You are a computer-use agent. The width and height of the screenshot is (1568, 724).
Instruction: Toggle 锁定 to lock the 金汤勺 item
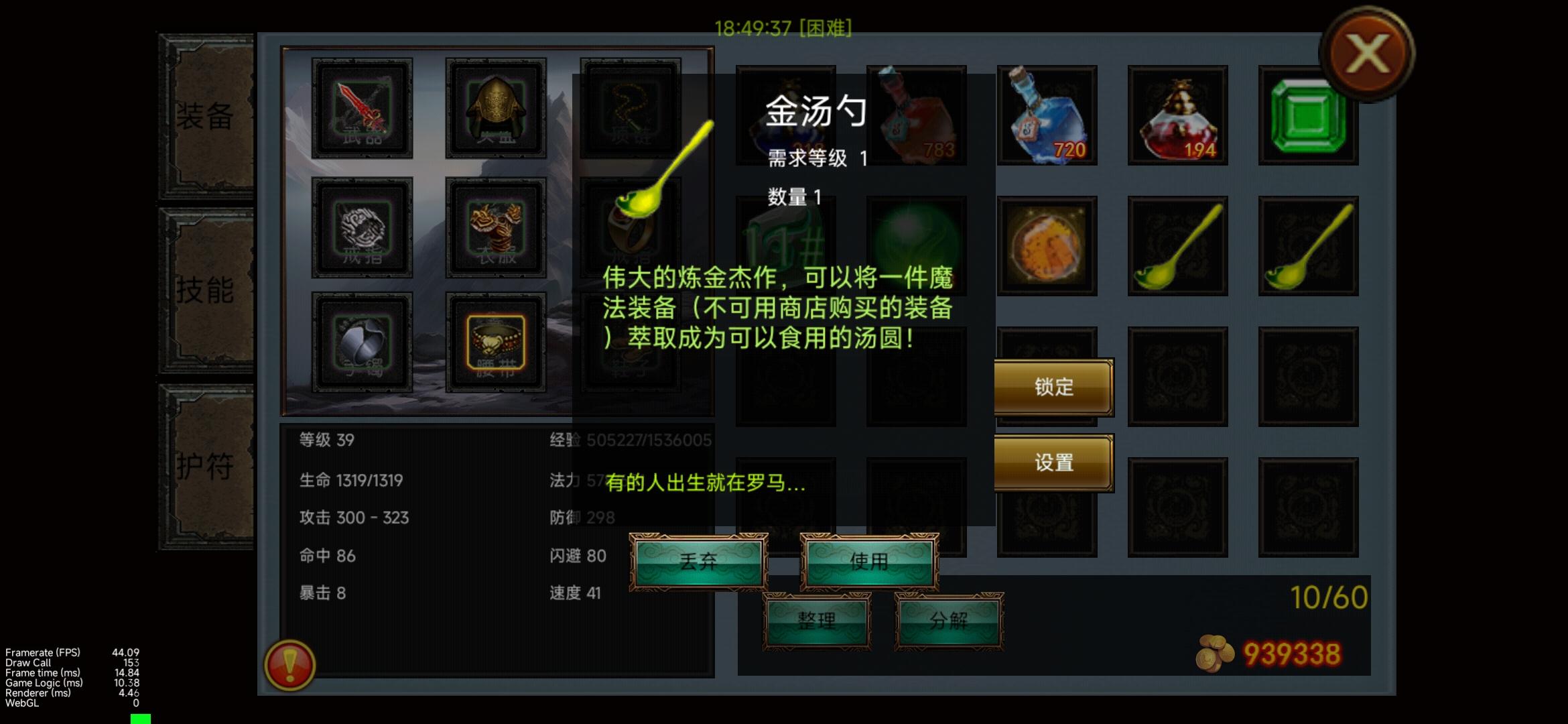tap(1053, 387)
